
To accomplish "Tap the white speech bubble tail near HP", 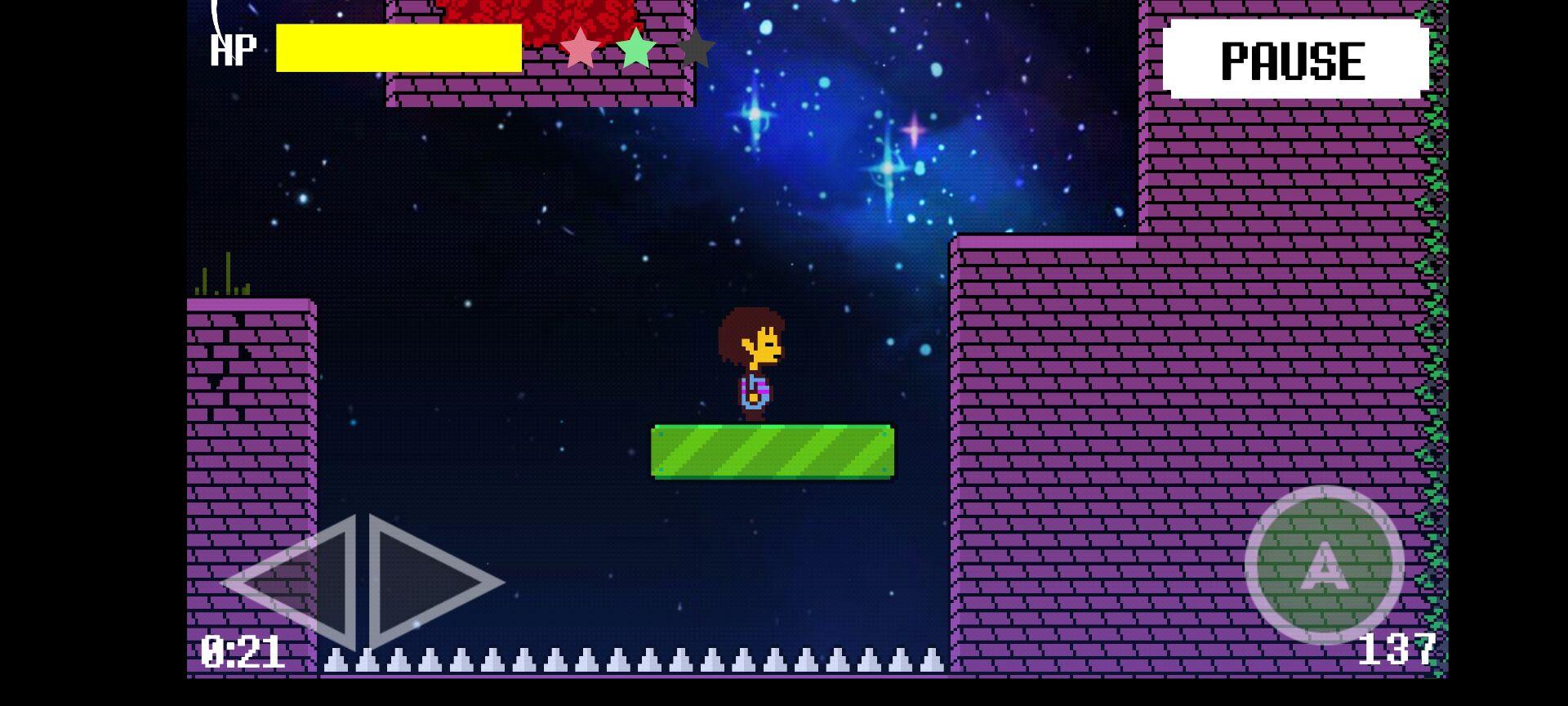I will click(x=216, y=16).
